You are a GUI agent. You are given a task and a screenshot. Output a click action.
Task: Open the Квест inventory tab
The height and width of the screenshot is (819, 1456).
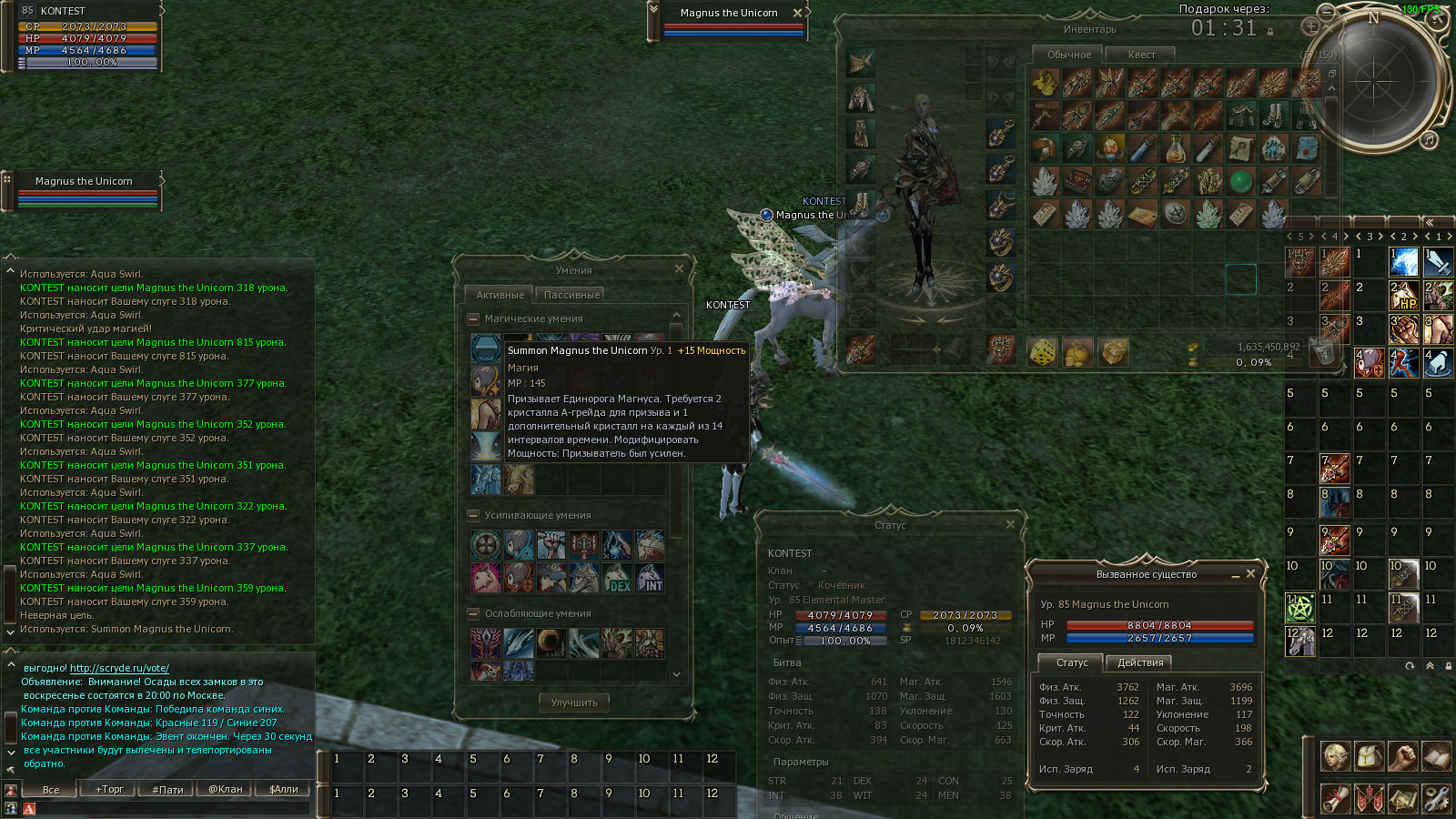[x=1141, y=55]
